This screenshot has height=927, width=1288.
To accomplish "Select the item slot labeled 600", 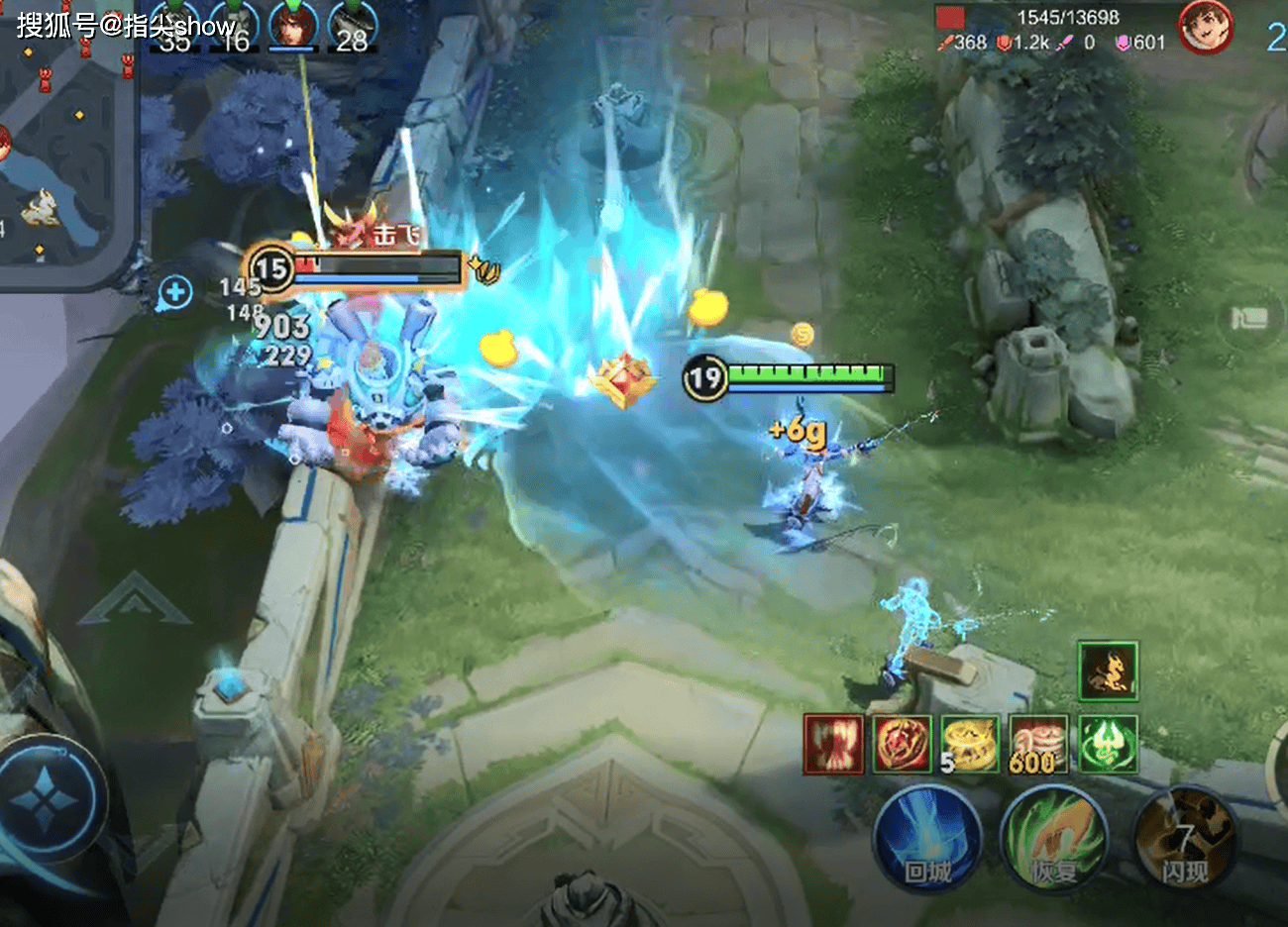I will coord(1038,744).
